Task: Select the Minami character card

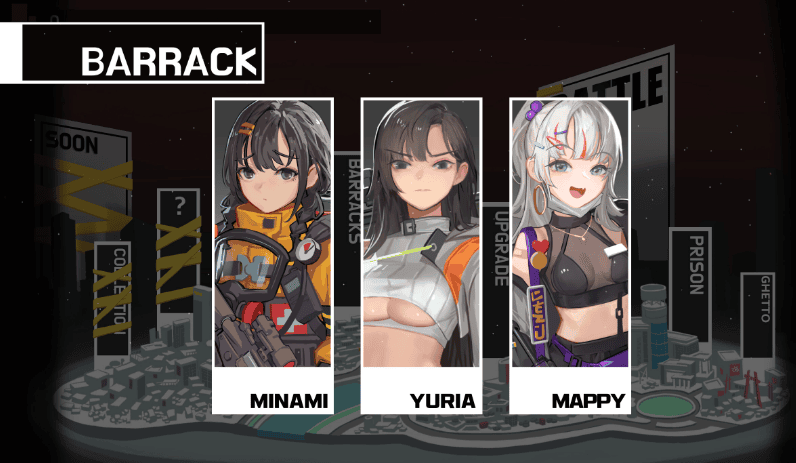Action: click(272, 255)
